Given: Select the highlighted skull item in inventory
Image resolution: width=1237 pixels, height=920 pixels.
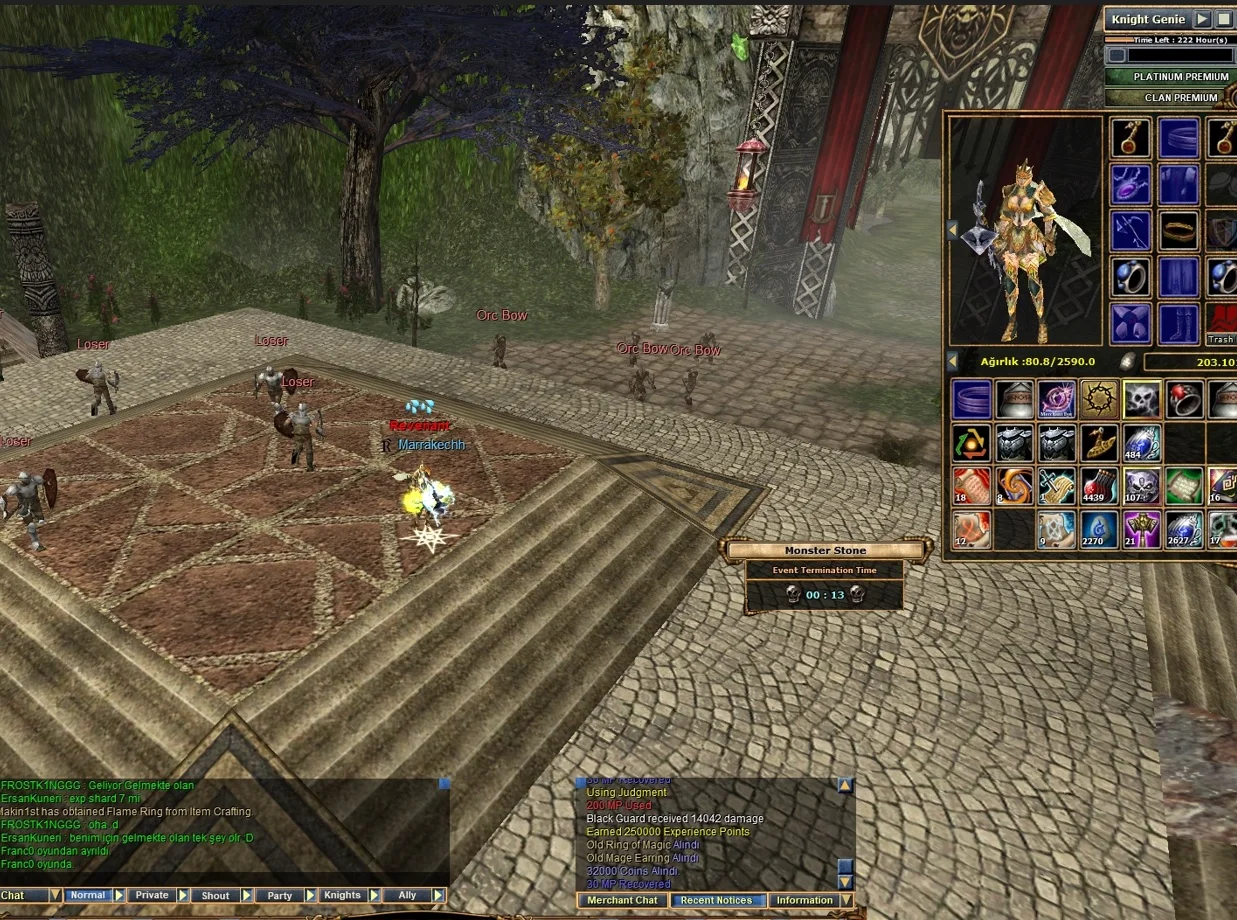Looking at the screenshot, I should (x=1141, y=399).
